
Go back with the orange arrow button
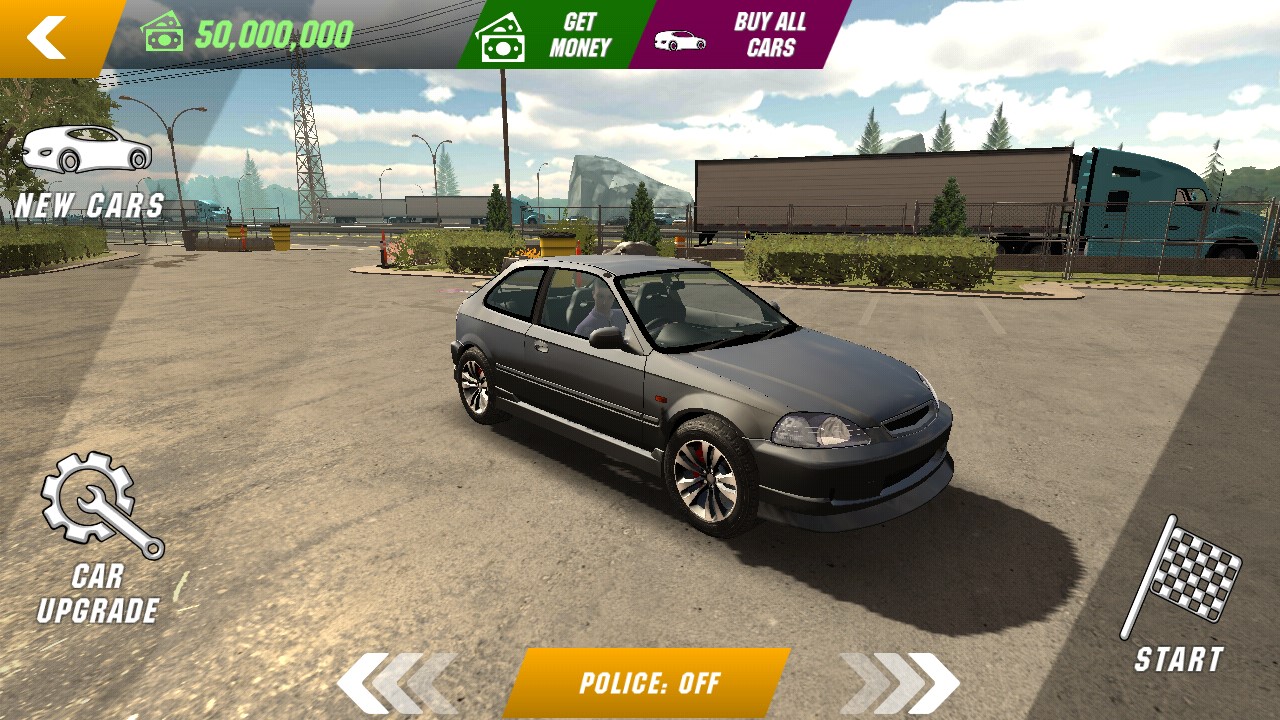coord(48,37)
